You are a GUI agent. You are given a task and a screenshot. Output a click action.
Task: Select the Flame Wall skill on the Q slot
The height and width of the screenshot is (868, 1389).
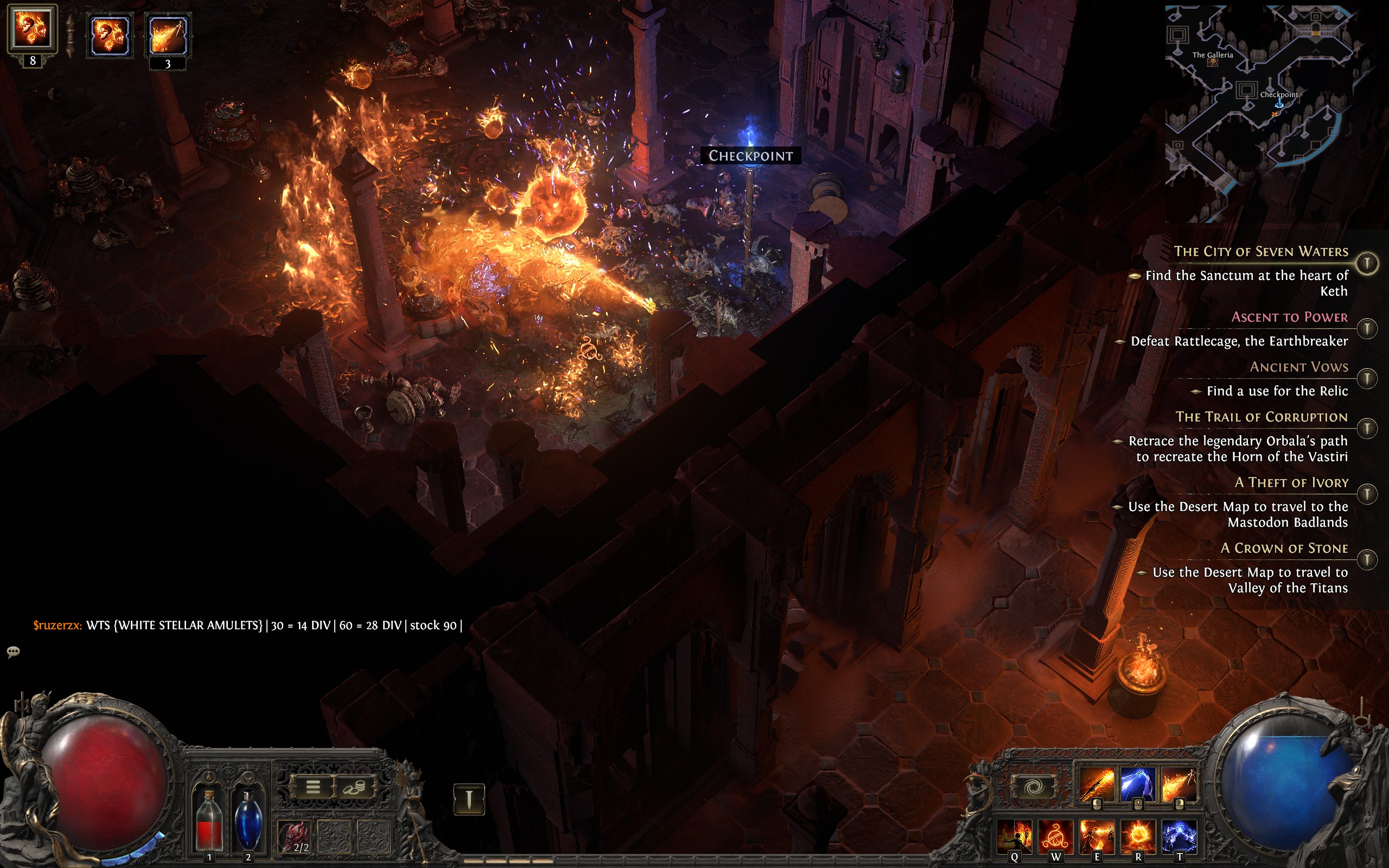(1014, 837)
